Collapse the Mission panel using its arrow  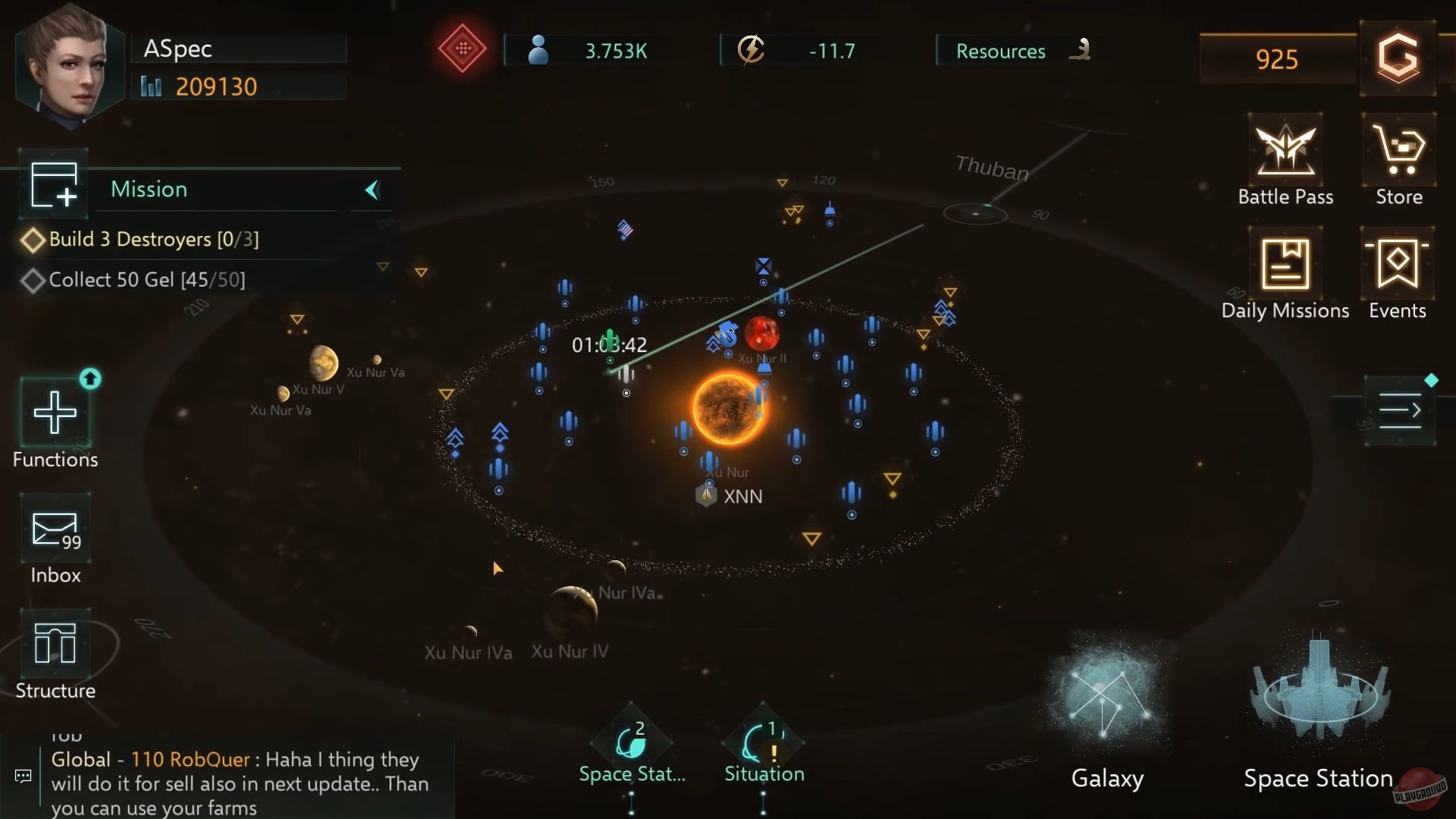point(371,191)
